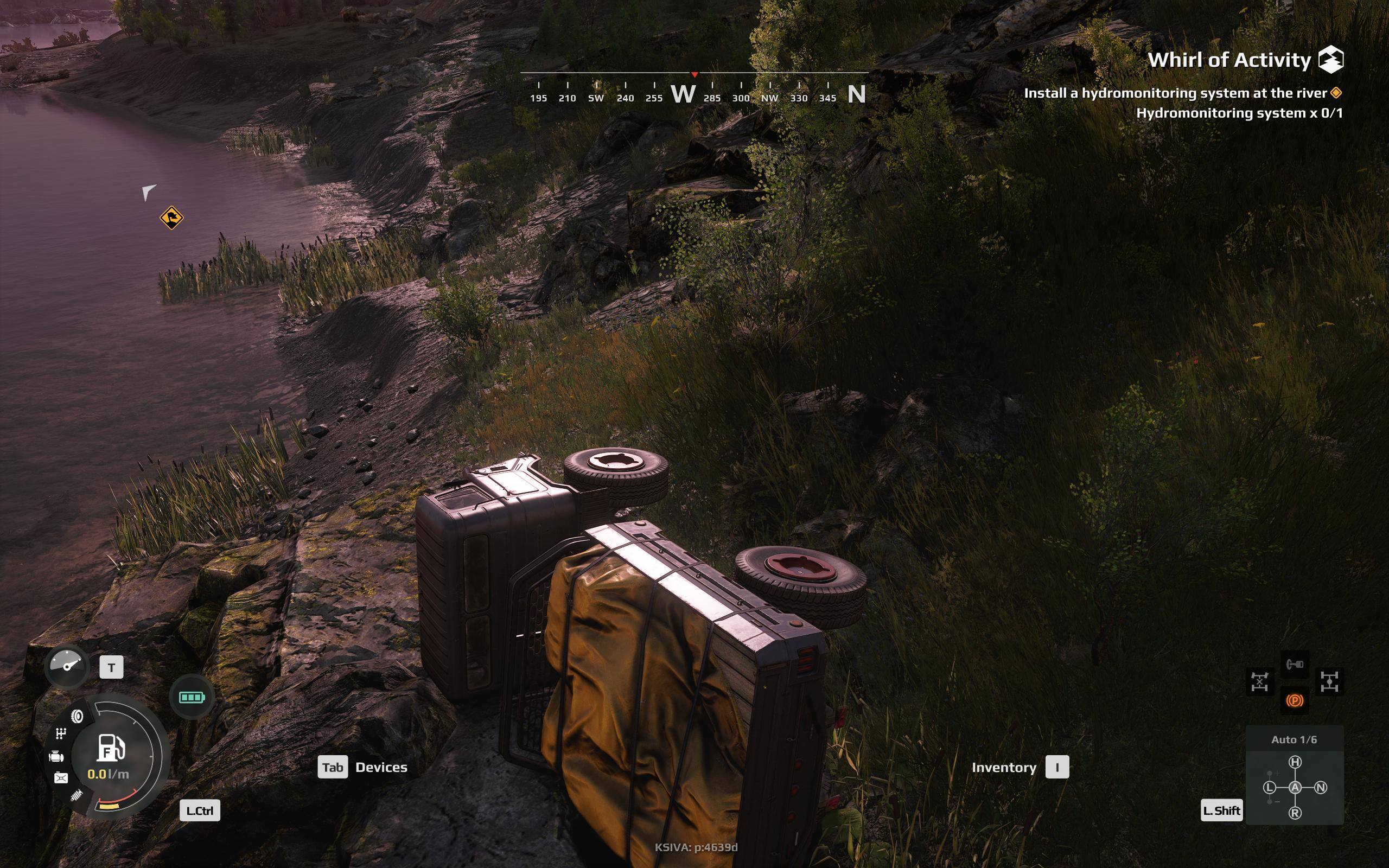Open the Inventory label
This screenshot has width=1389, height=868.
[x=1003, y=767]
